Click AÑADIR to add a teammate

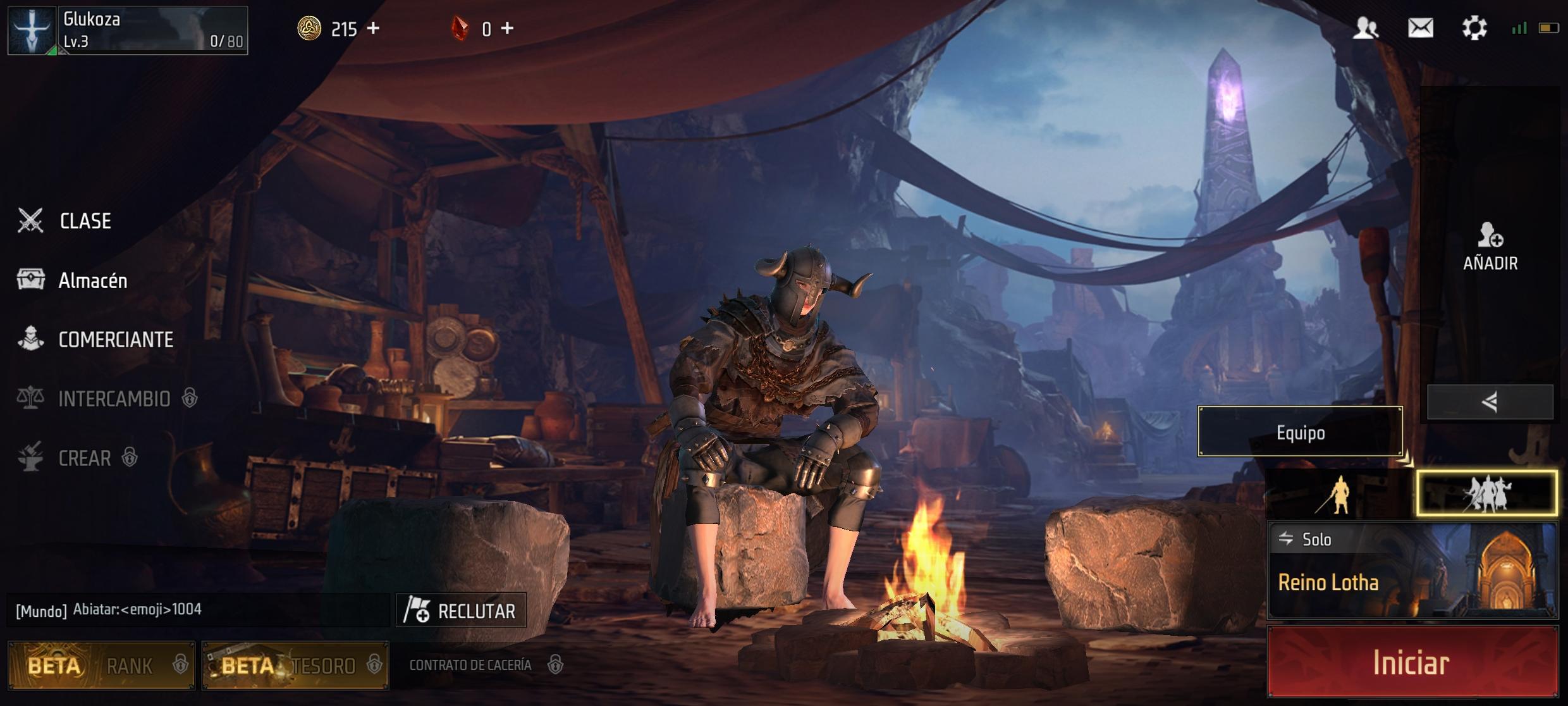click(x=1490, y=247)
